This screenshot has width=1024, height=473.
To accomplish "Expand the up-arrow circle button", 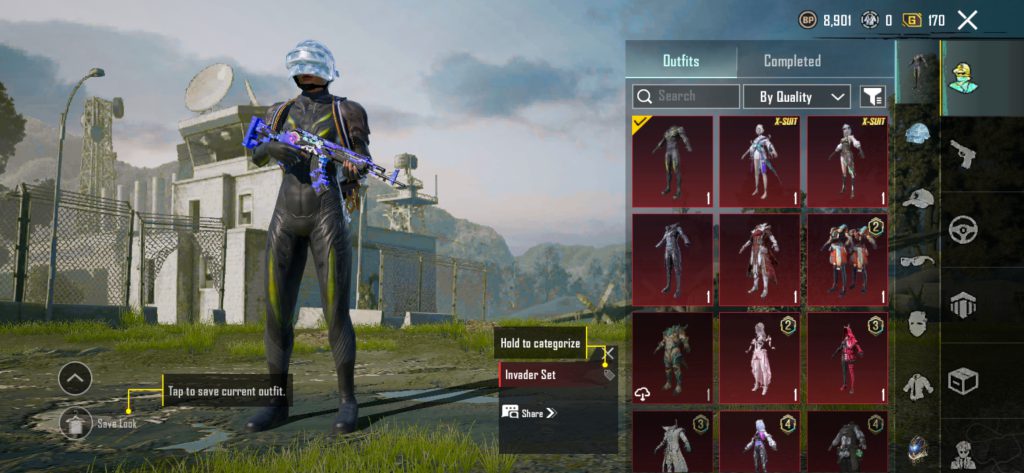I will pyautogui.click(x=75, y=378).
